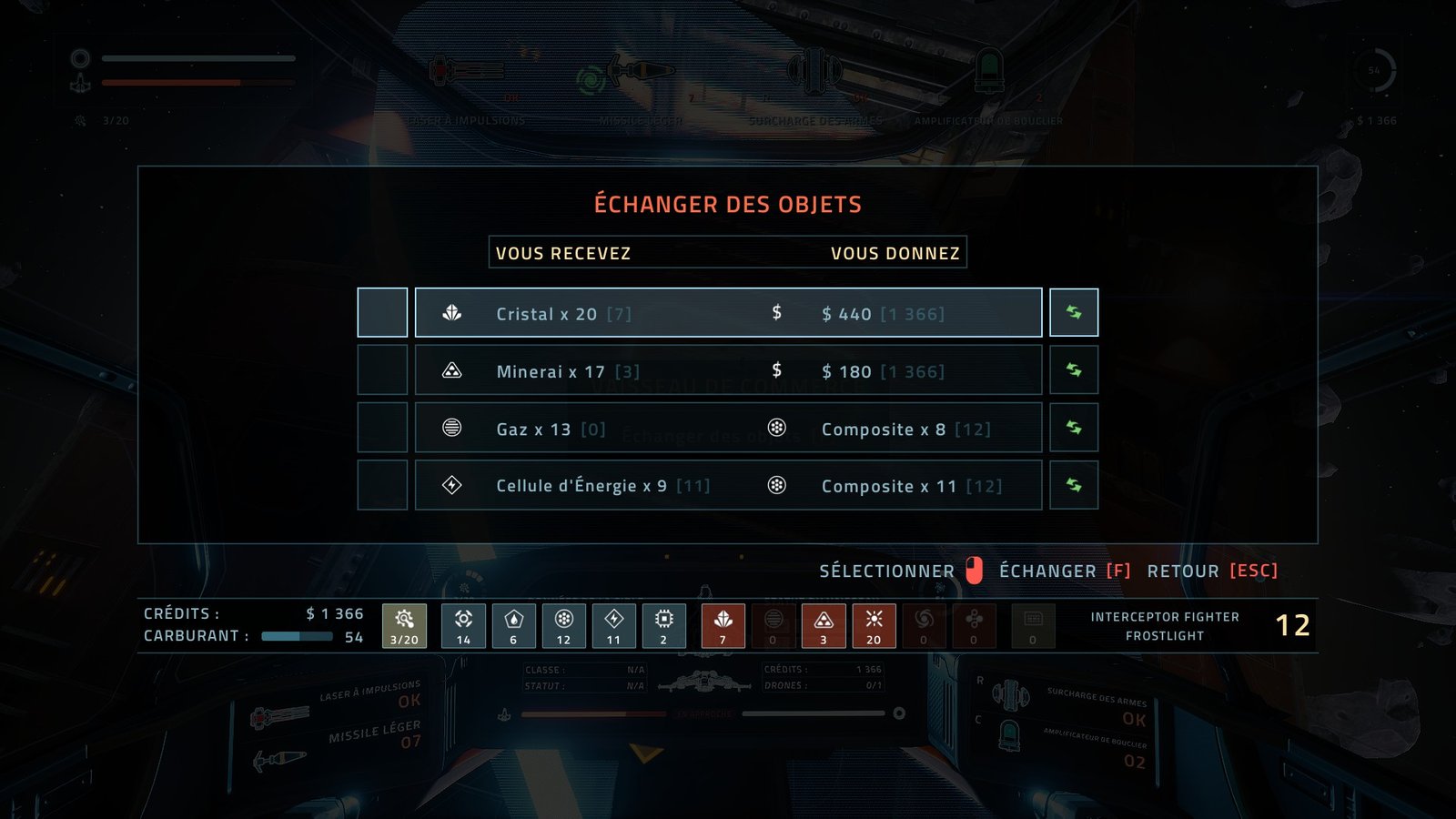The height and width of the screenshot is (819, 1456).
Task: Select the composite resource slot showing 12
Action: [x=564, y=625]
